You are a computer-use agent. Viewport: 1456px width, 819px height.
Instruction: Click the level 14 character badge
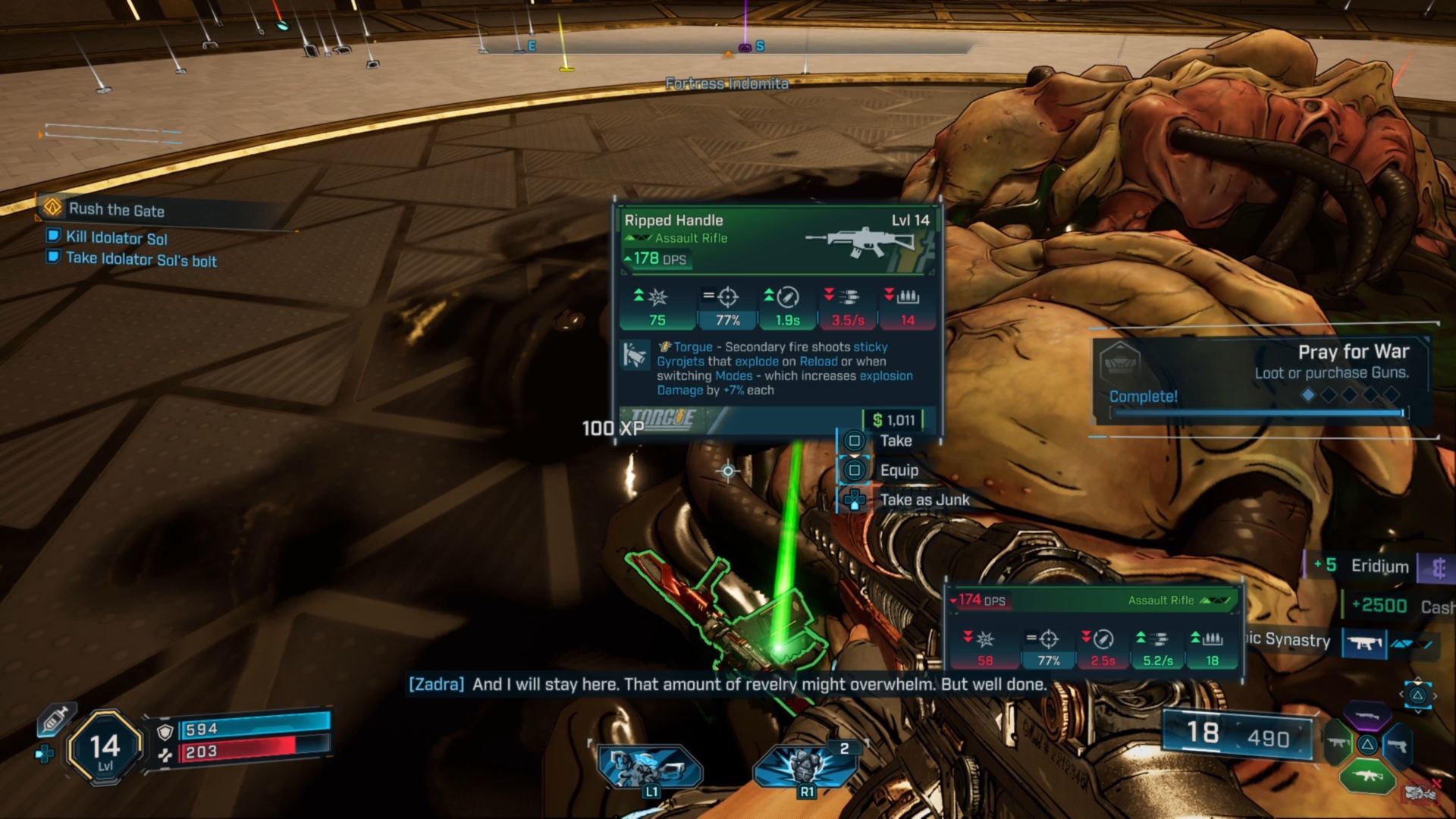[x=105, y=748]
